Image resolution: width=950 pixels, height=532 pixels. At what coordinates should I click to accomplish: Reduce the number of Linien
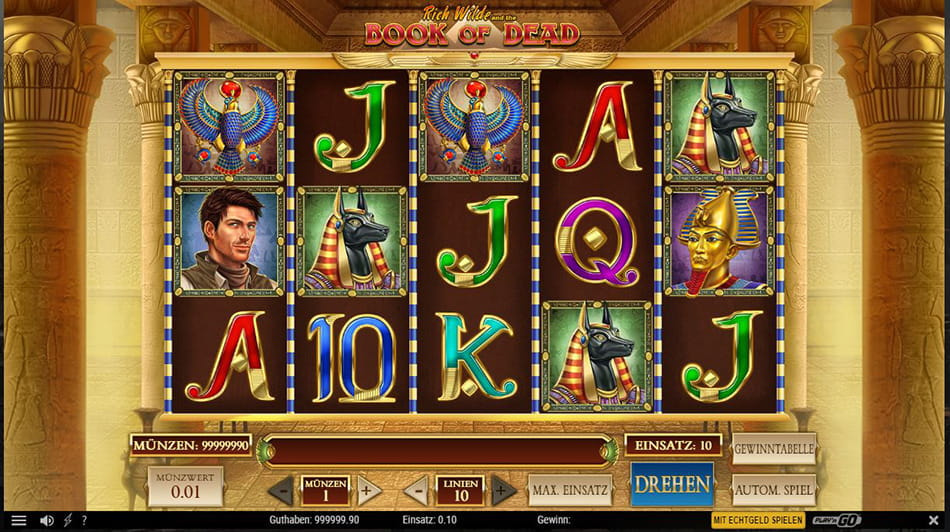[419, 490]
